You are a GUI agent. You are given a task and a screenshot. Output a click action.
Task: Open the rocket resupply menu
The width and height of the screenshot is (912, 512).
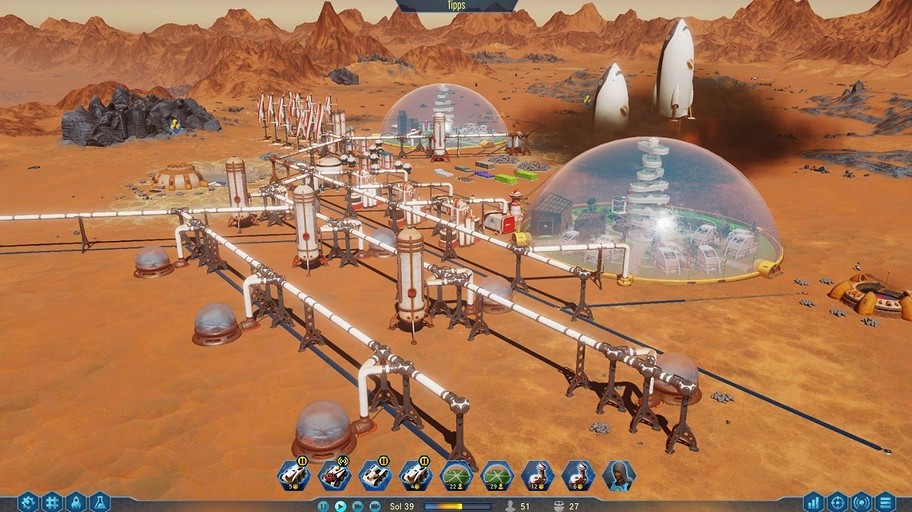click(76, 501)
